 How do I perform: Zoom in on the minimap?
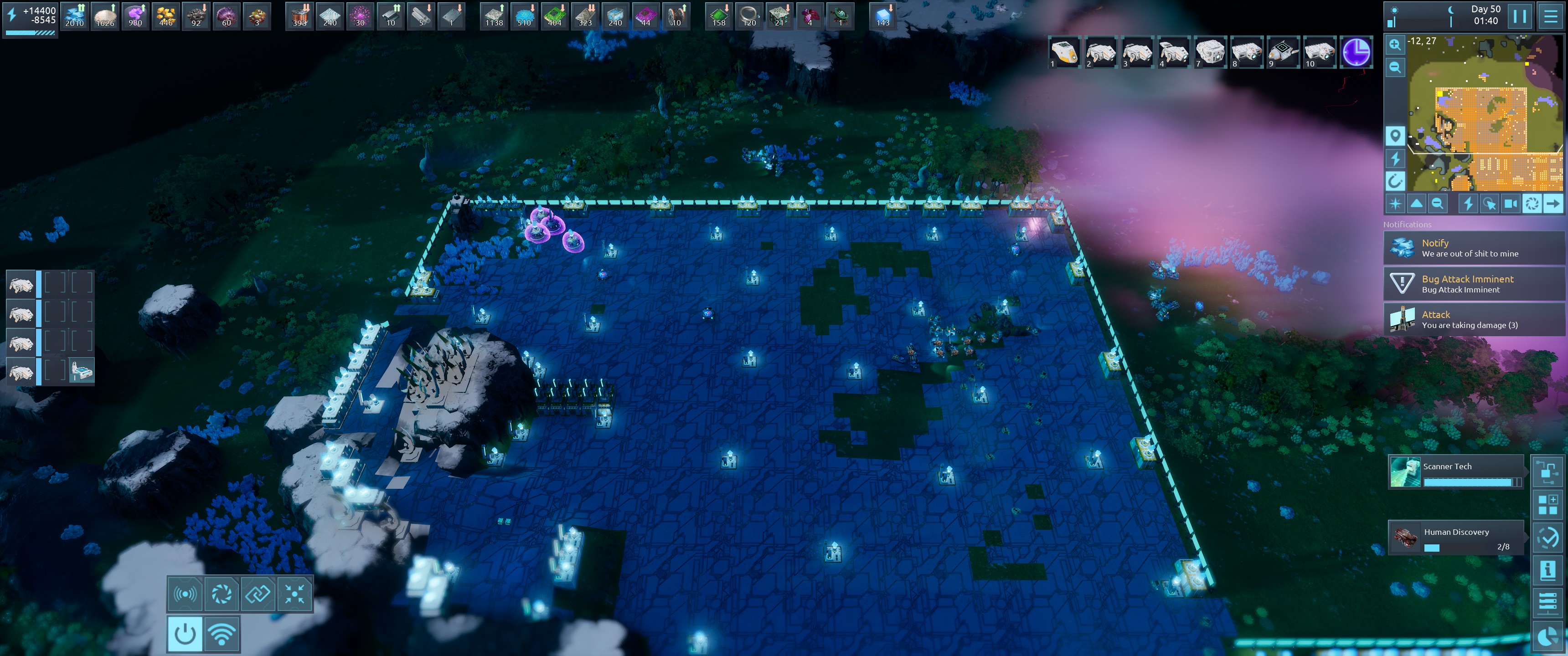1394,44
